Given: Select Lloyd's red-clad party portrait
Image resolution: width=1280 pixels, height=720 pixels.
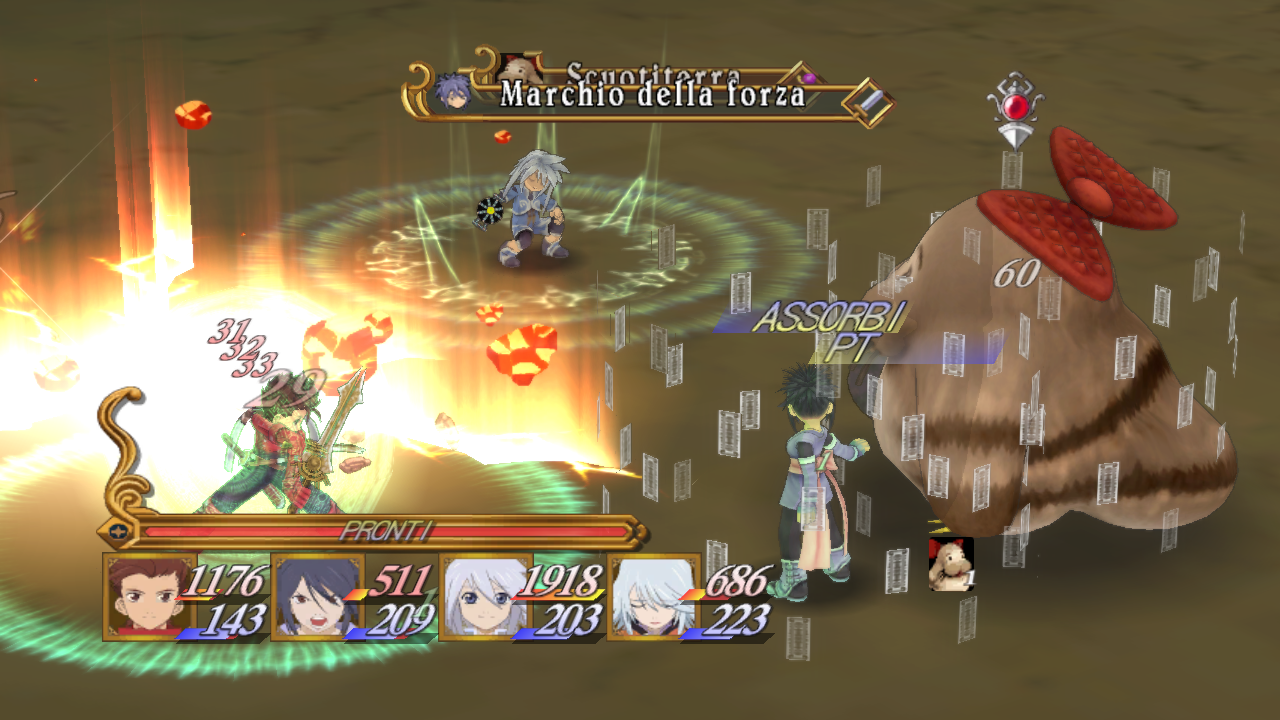Looking at the screenshot, I should 138,597.
